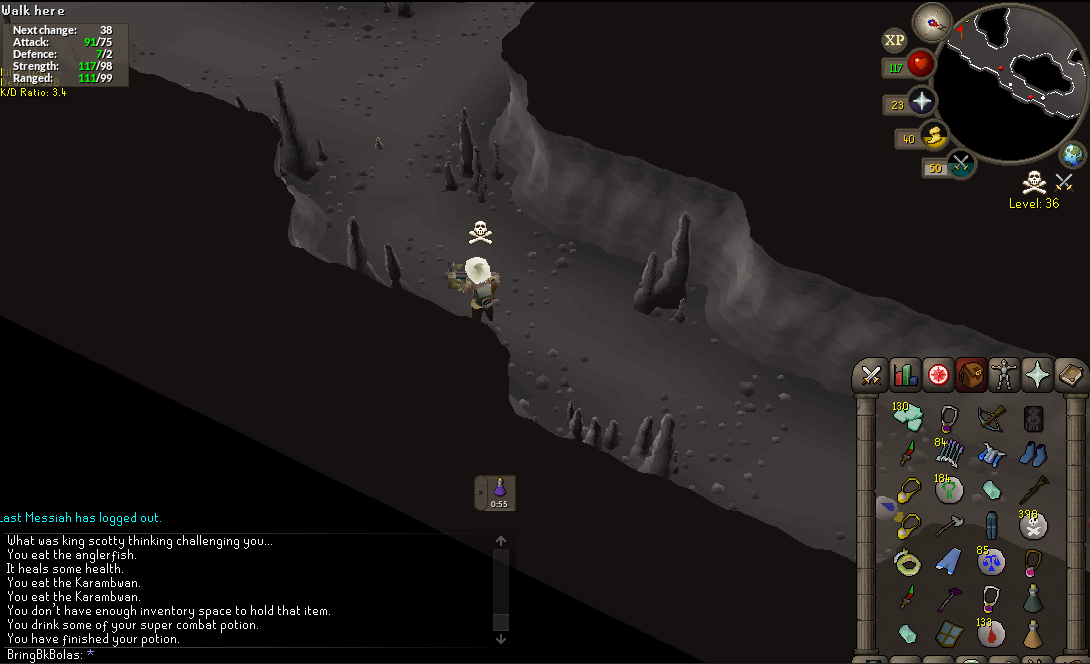The width and height of the screenshot is (1090, 664).
Task: Click the compass to face north
Action: point(932,22)
